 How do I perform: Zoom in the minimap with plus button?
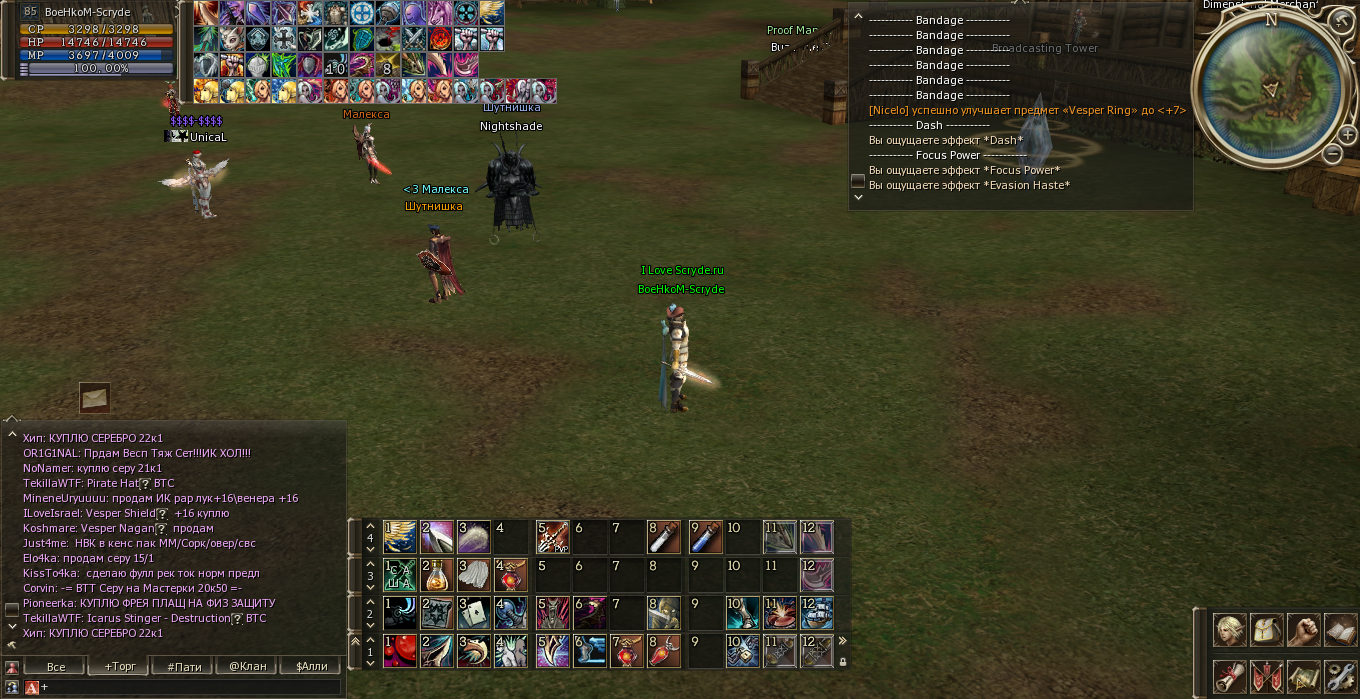click(1349, 135)
